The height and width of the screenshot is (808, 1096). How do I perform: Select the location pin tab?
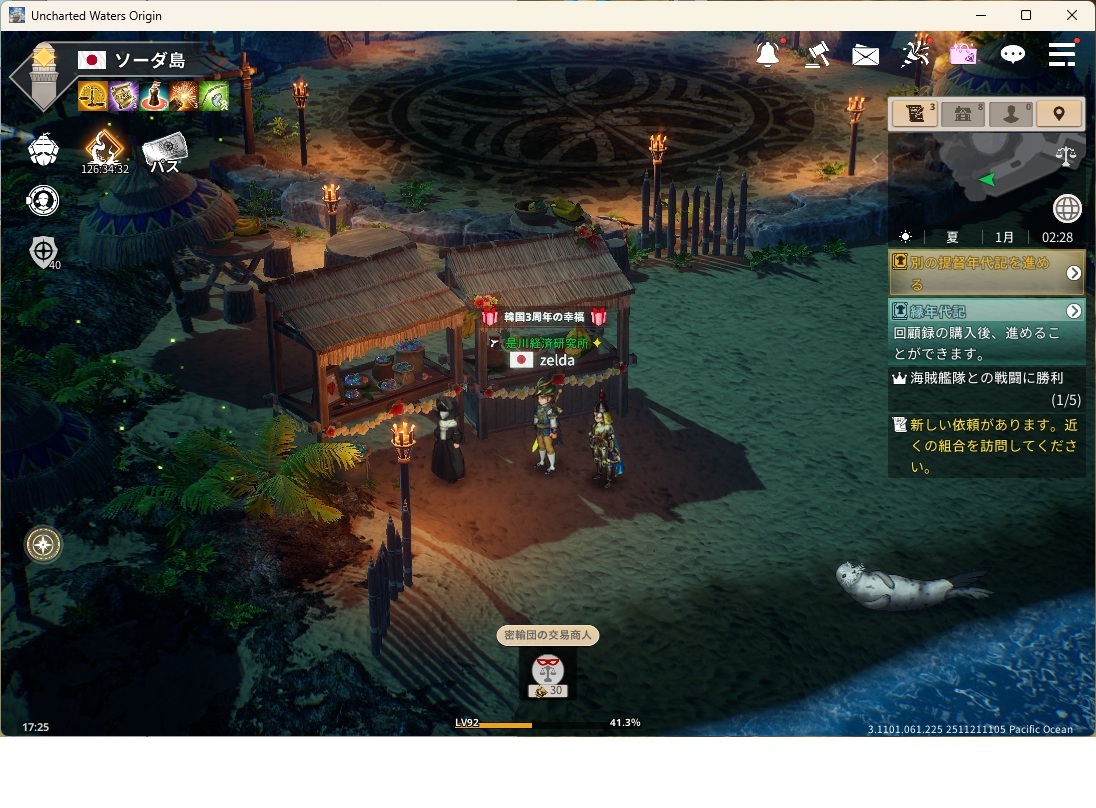pyautogui.click(x=1059, y=114)
